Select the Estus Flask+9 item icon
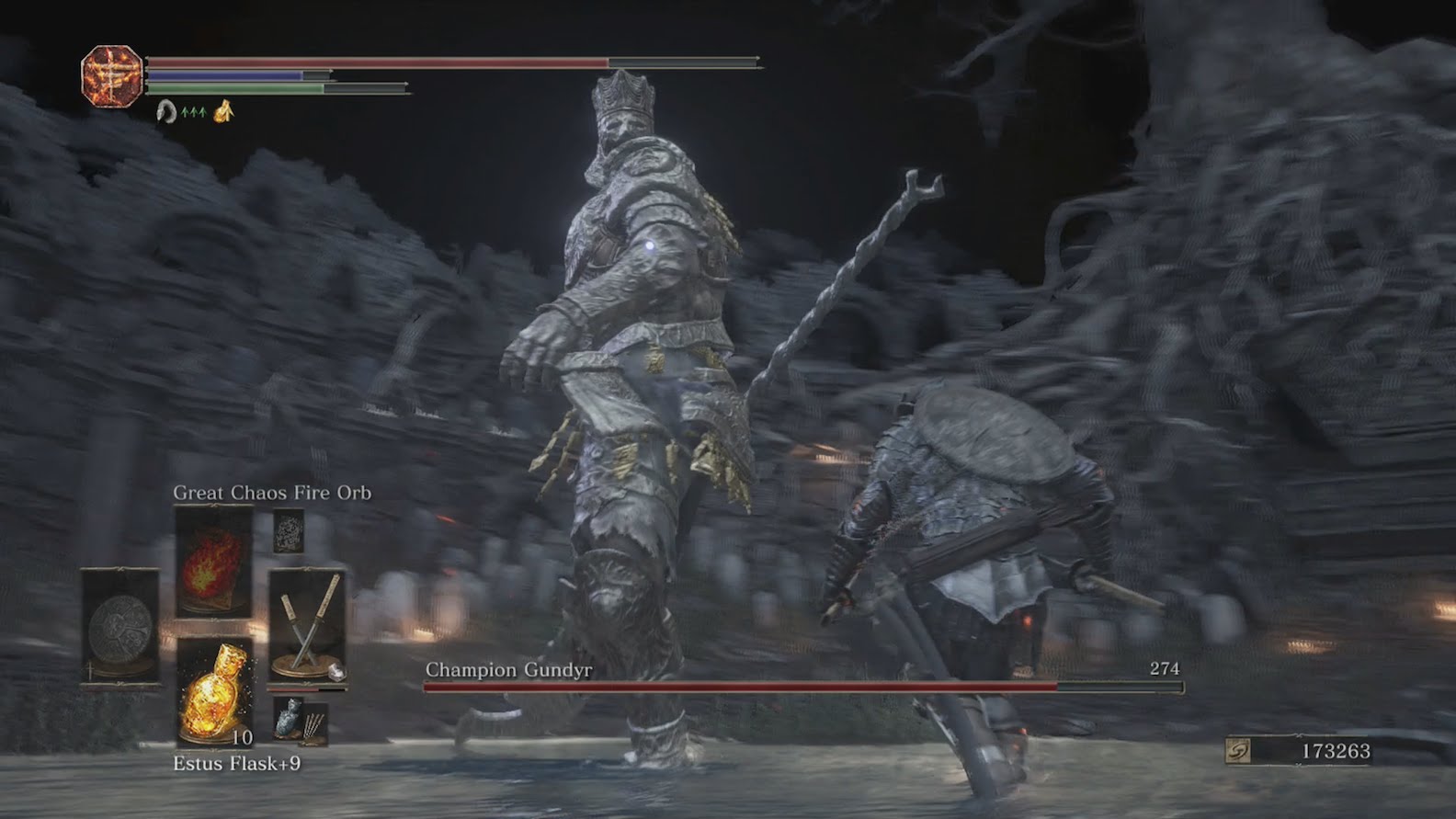This screenshot has width=1456, height=819. 215,692
